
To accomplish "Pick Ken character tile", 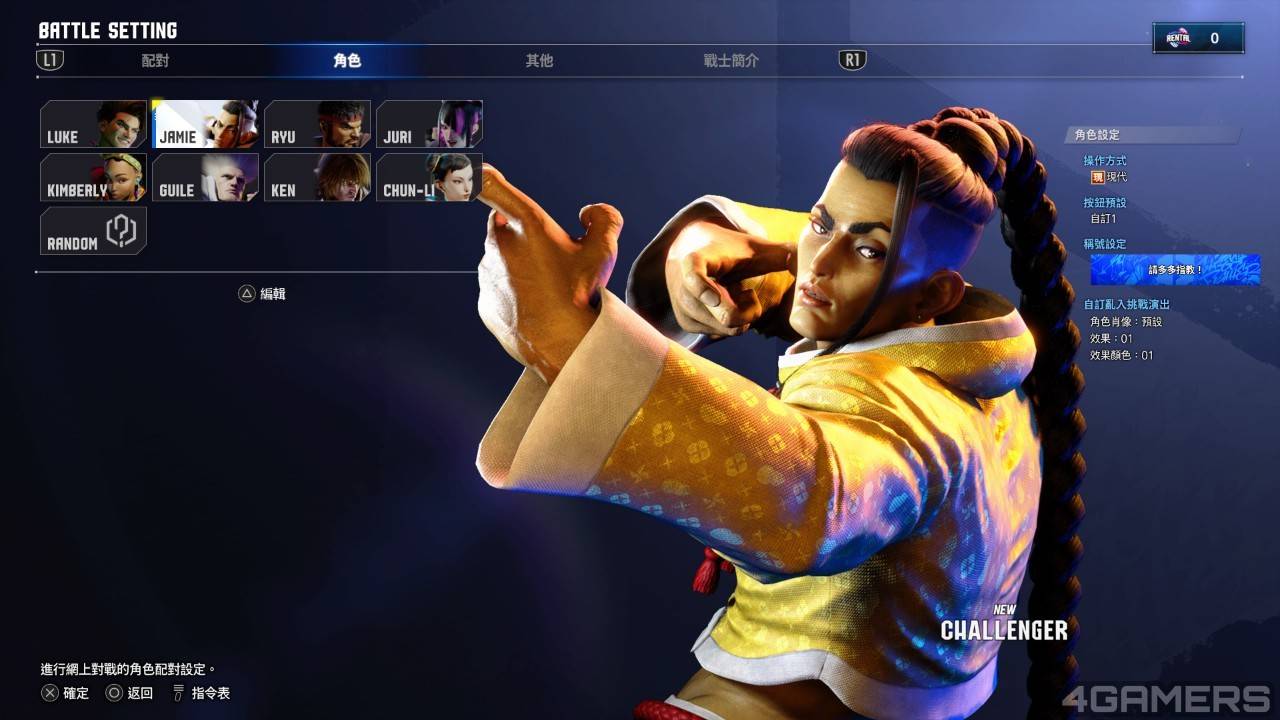I will [317, 178].
